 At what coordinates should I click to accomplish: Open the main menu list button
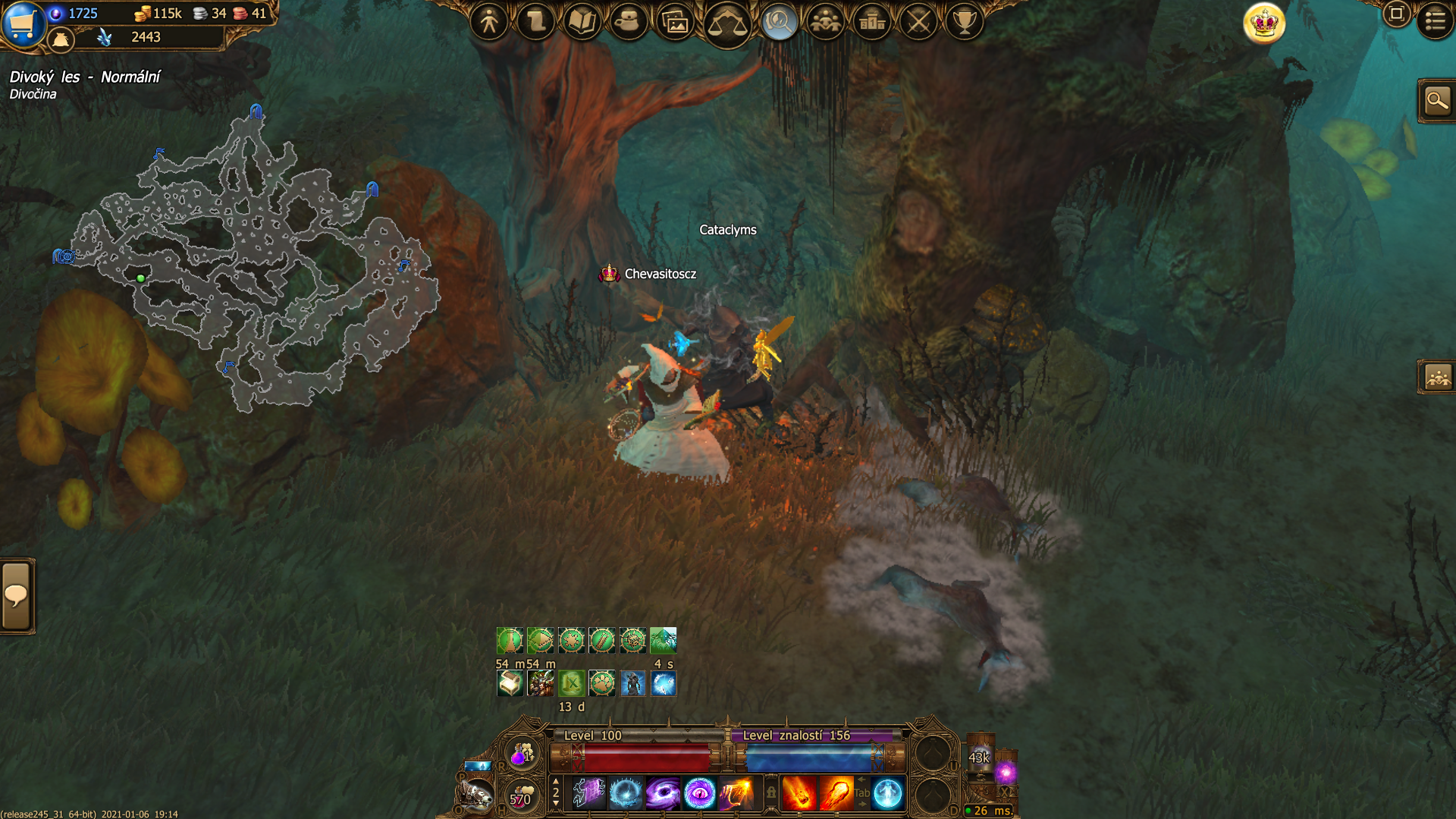1435,20
